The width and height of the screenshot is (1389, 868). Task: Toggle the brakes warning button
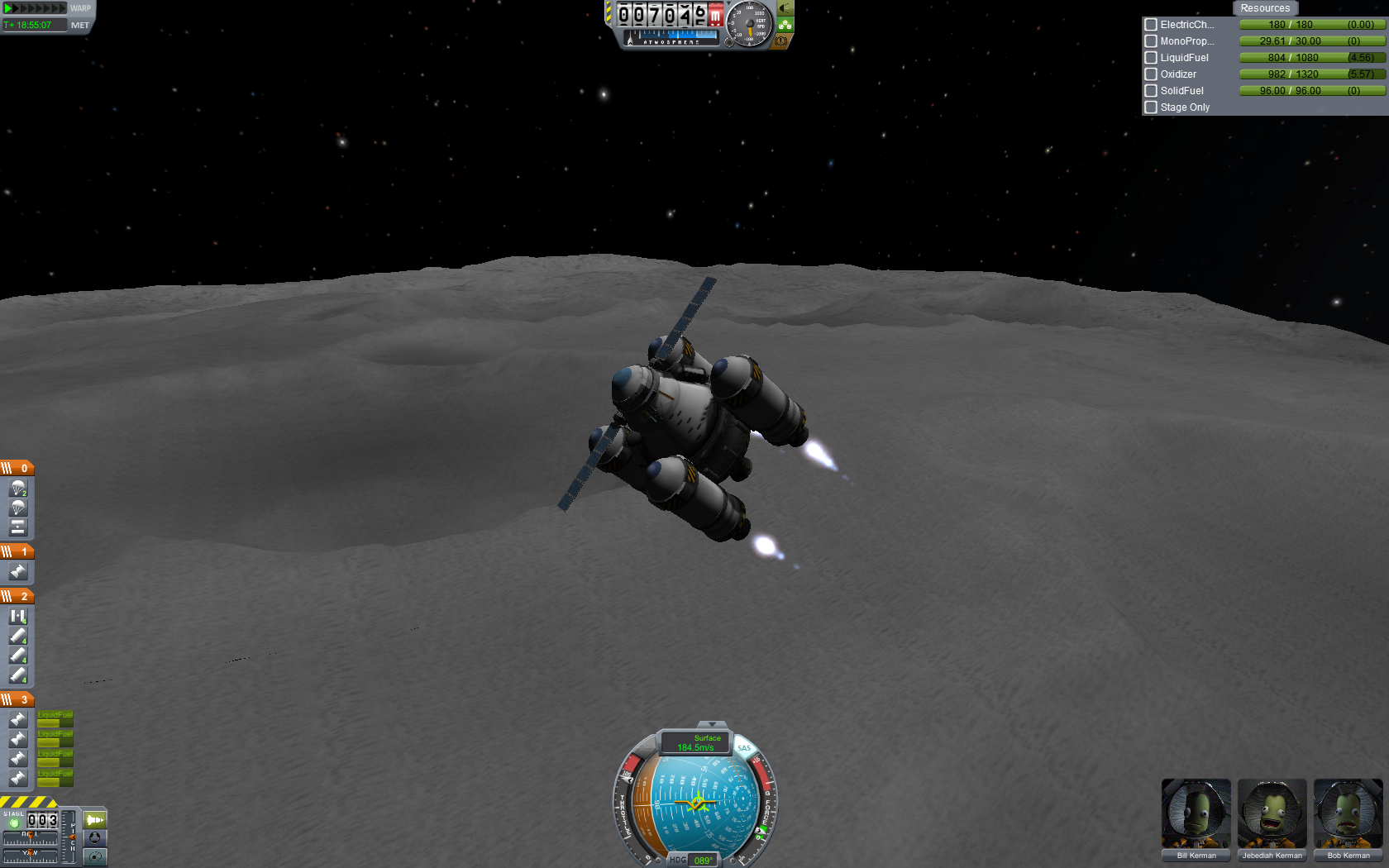point(780,41)
